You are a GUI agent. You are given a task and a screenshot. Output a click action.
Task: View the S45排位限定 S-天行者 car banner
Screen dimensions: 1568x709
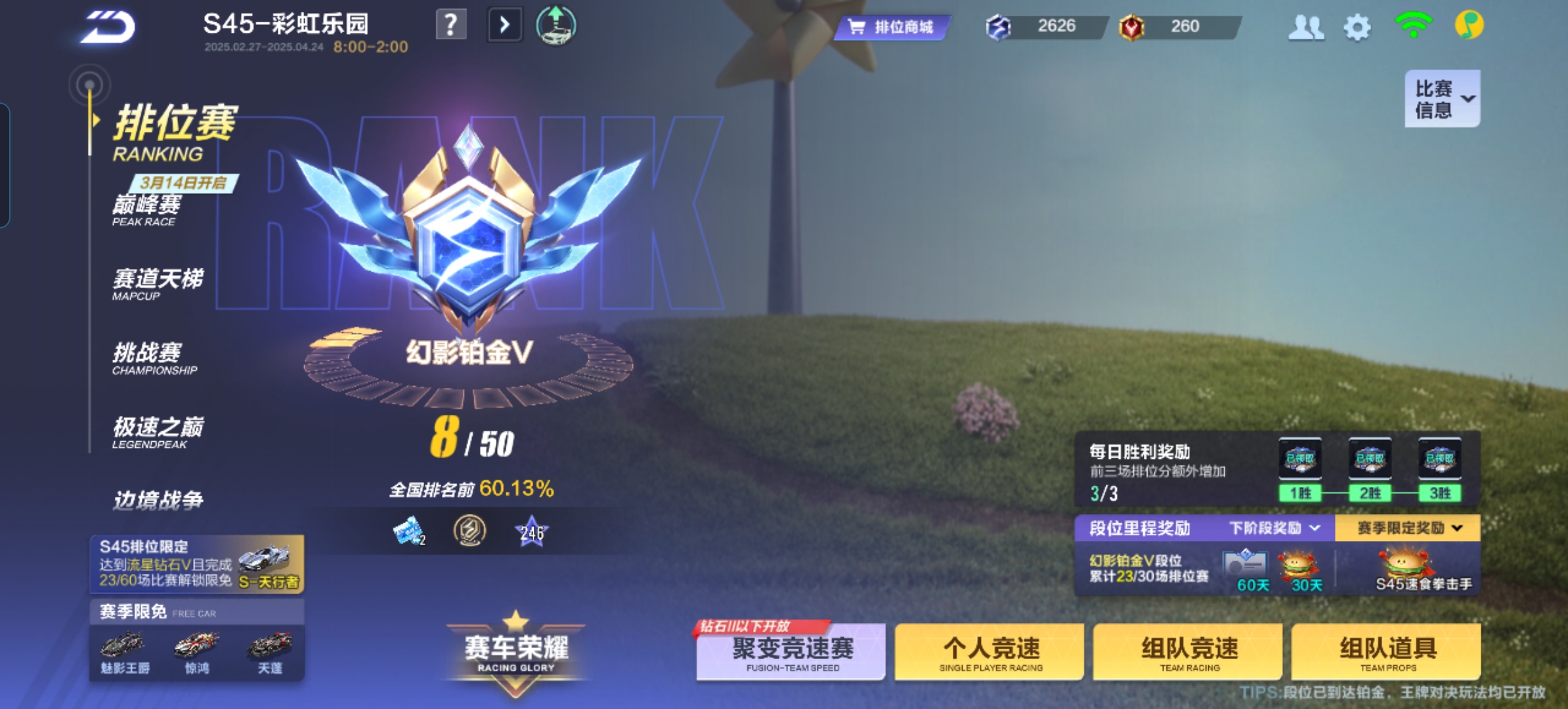tap(197, 565)
